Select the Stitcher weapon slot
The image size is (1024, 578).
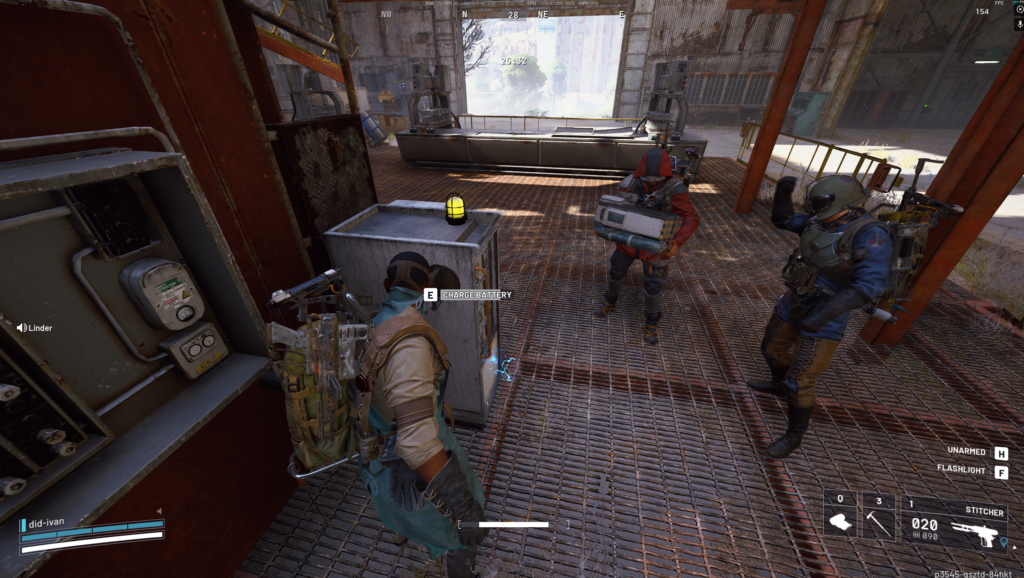[954, 522]
